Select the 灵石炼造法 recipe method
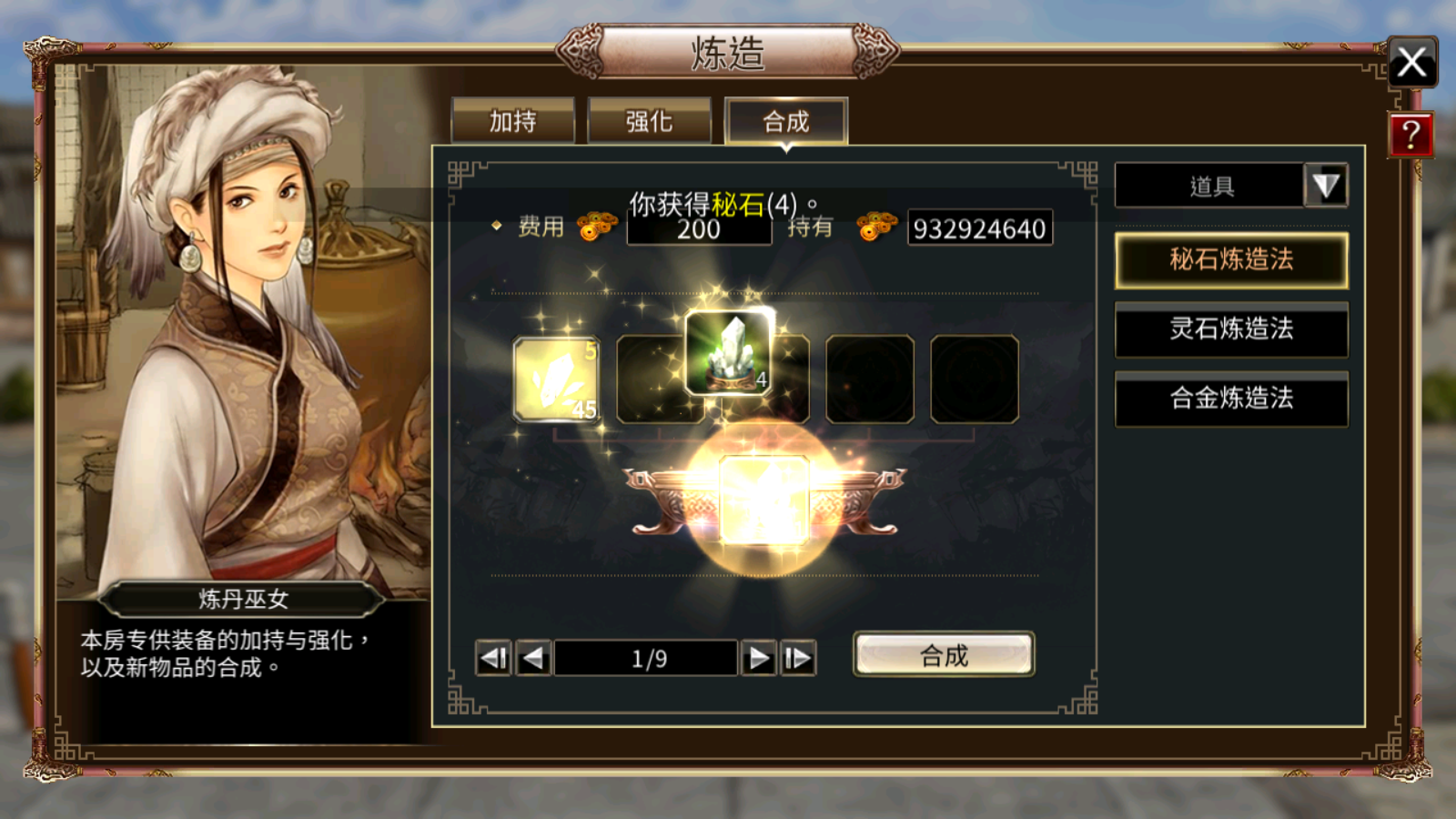This screenshot has width=1456, height=819. [1230, 330]
